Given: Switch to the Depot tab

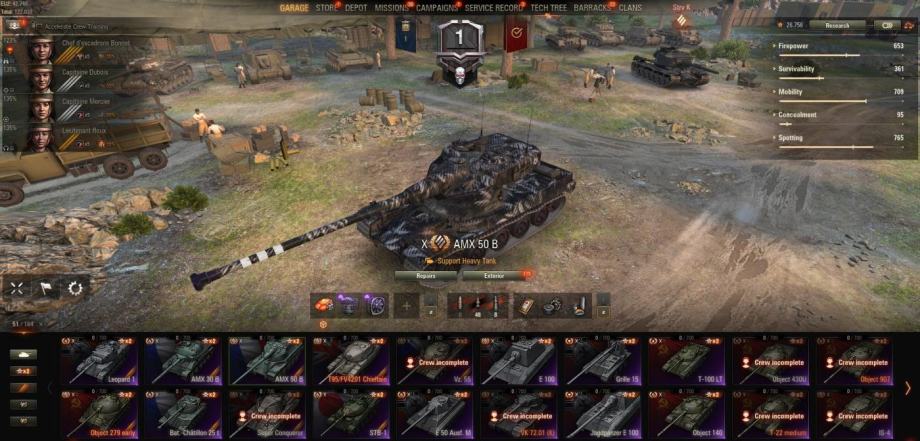Looking at the screenshot, I should point(356,7).
